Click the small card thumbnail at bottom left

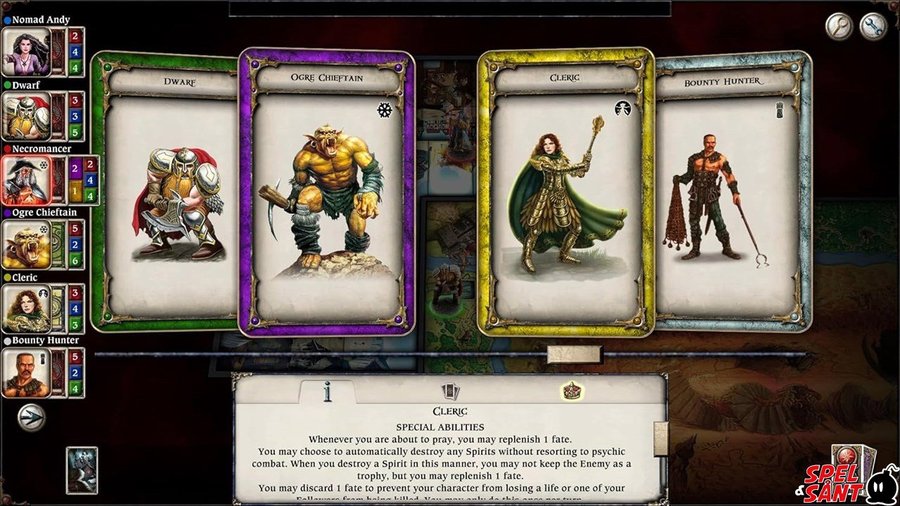click(82, 470)
